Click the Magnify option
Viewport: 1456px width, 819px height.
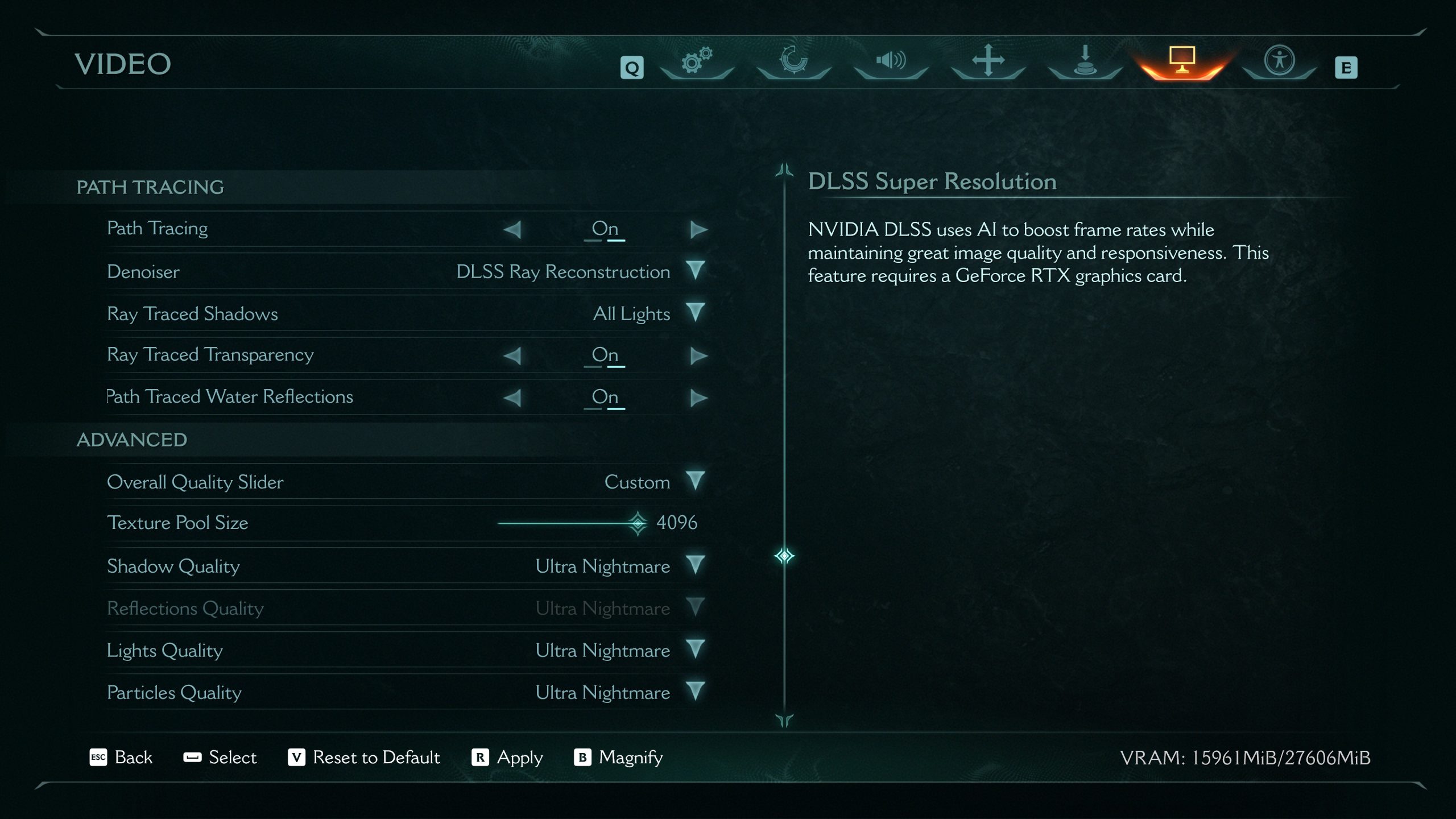pyautogui.click(x=619, y=758)
